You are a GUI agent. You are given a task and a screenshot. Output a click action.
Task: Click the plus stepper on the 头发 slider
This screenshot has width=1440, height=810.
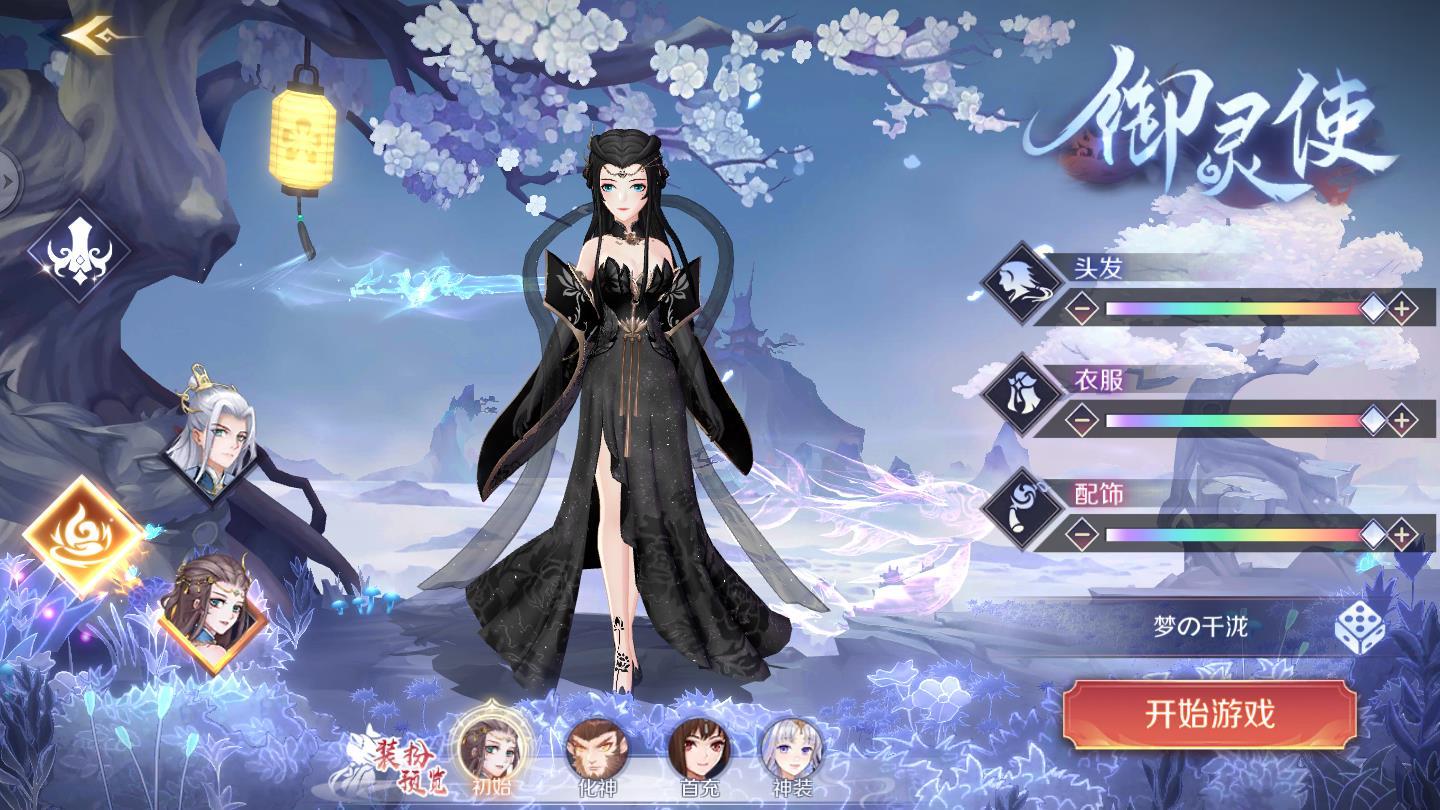click(x=1404, y=309)
